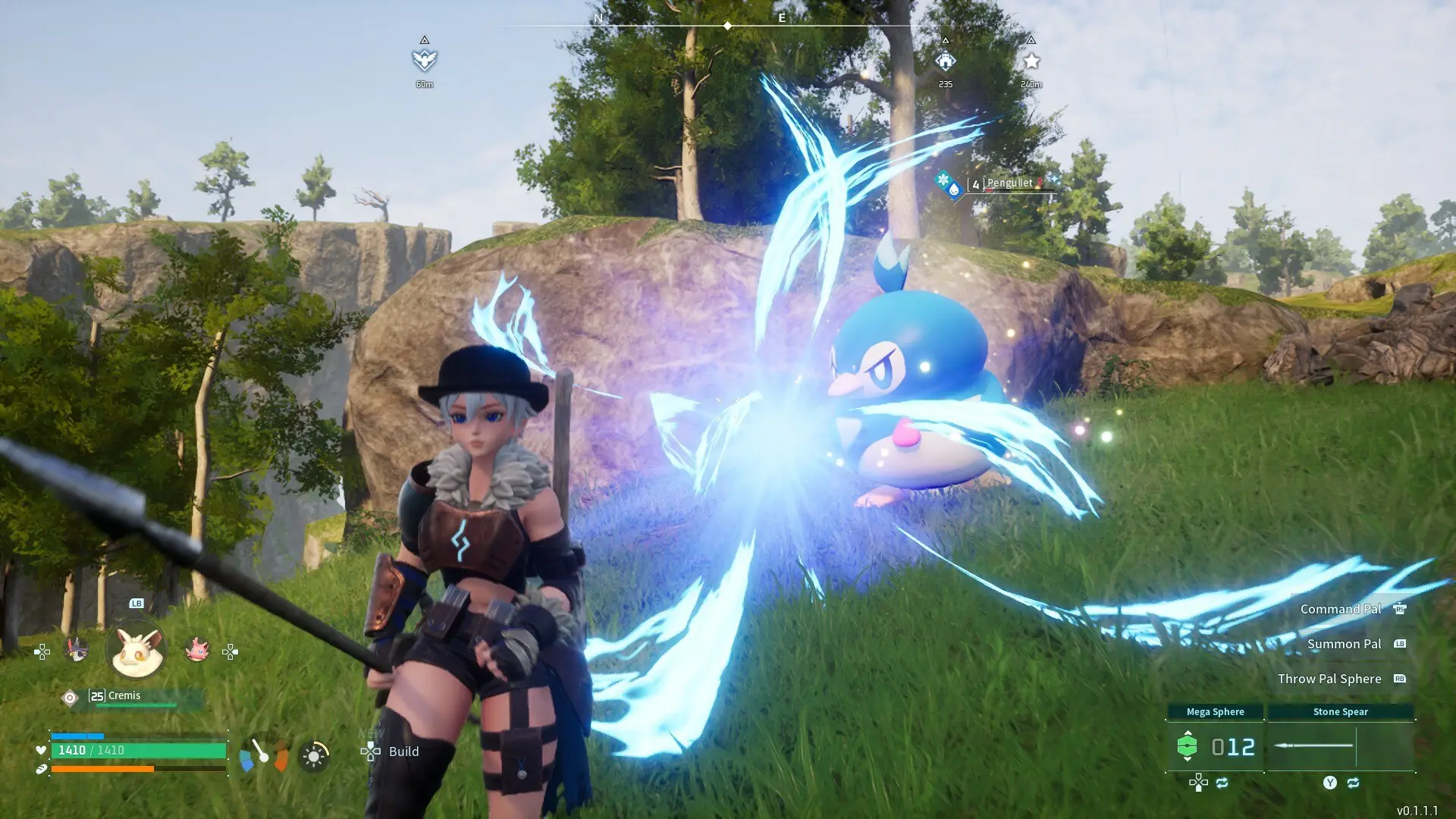
Task: Activate the Summon Pal action
Action: click(x=1344, y=644)
